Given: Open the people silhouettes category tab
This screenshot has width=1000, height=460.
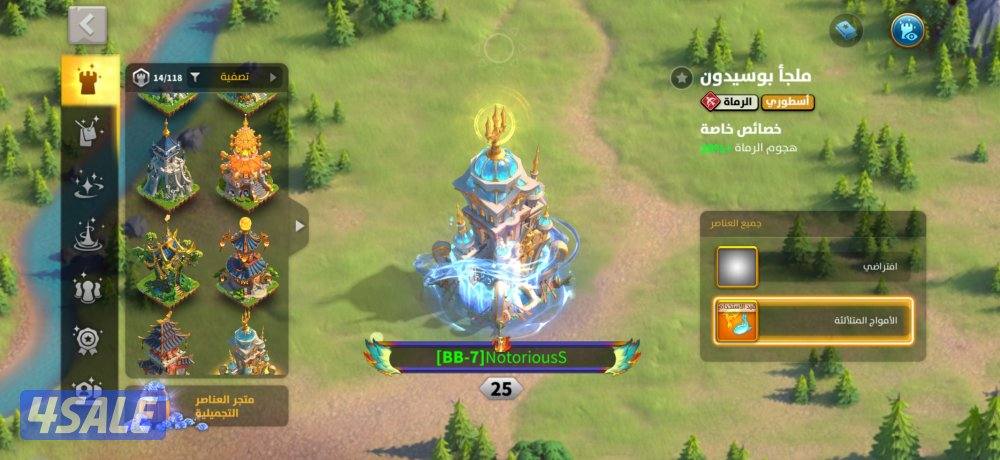Looking at the screenshot, I should [90, 289].
